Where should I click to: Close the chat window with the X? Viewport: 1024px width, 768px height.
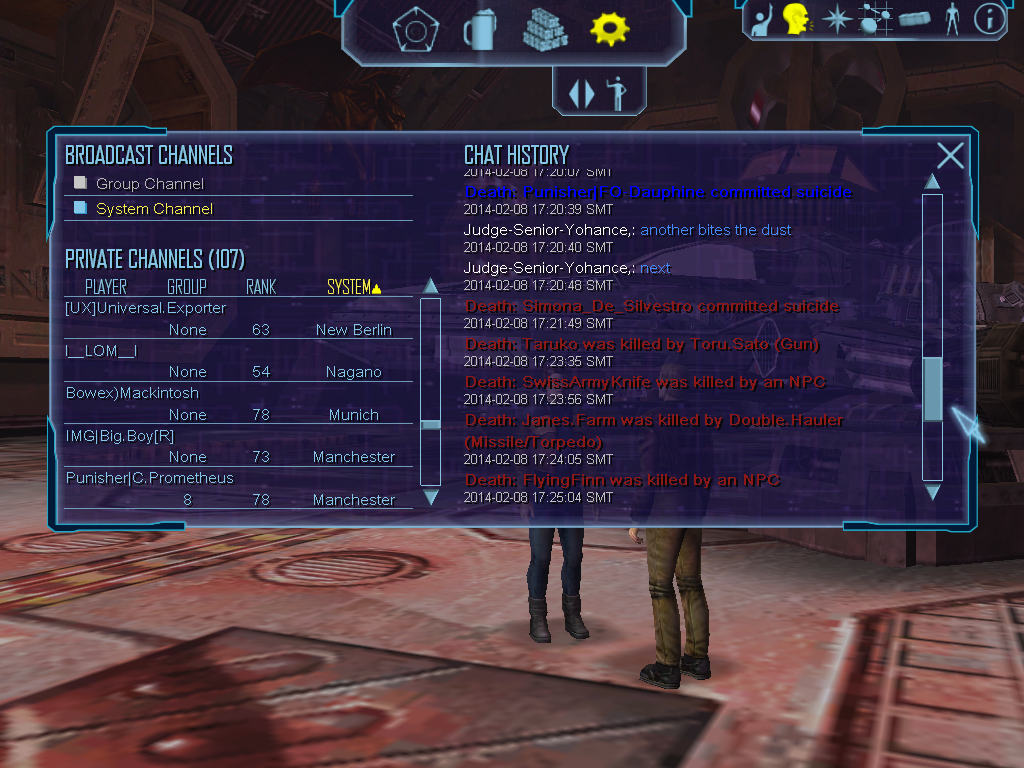[x=950, y=155]
